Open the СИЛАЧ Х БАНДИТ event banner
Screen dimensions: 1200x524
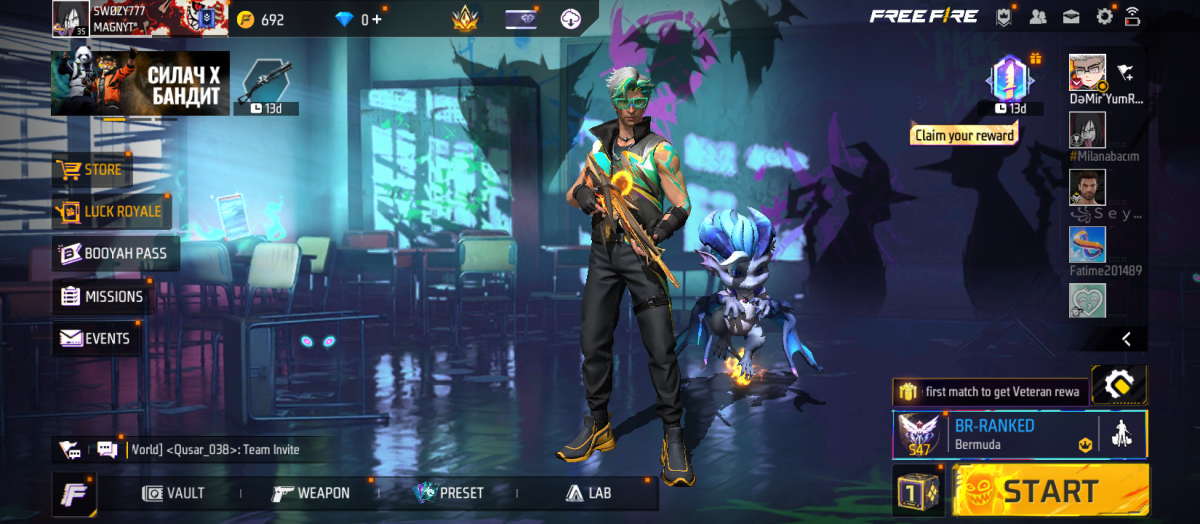(x=140, y=84)
